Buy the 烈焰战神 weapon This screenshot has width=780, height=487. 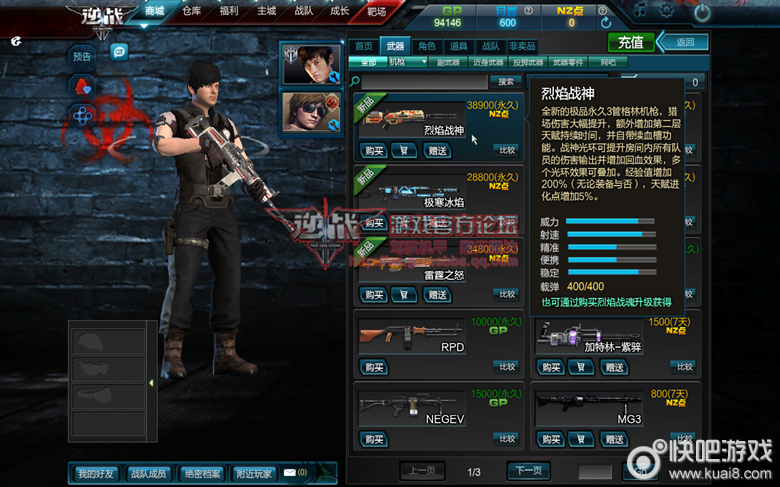(373, 151)
